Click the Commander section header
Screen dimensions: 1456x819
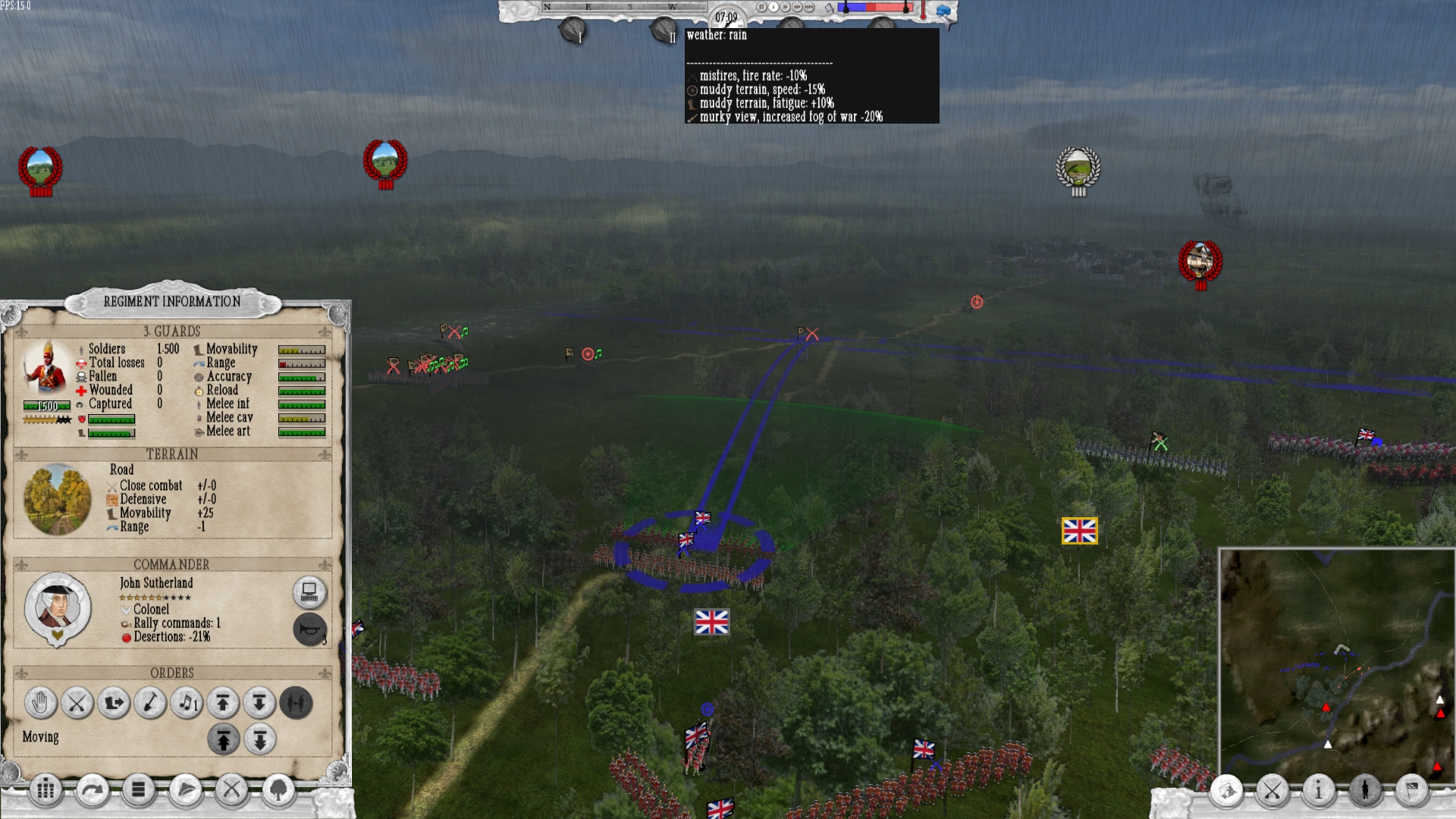pyautogui.click(x=171, y=564)
